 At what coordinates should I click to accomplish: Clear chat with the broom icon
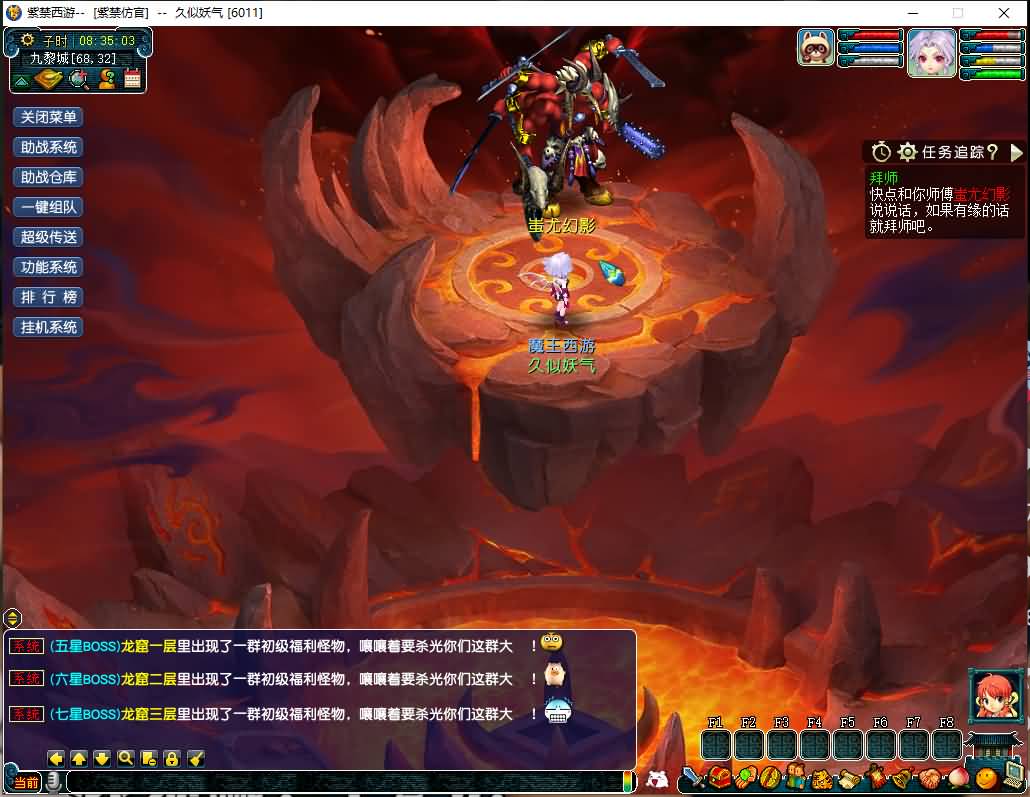(x=196, y=758)
